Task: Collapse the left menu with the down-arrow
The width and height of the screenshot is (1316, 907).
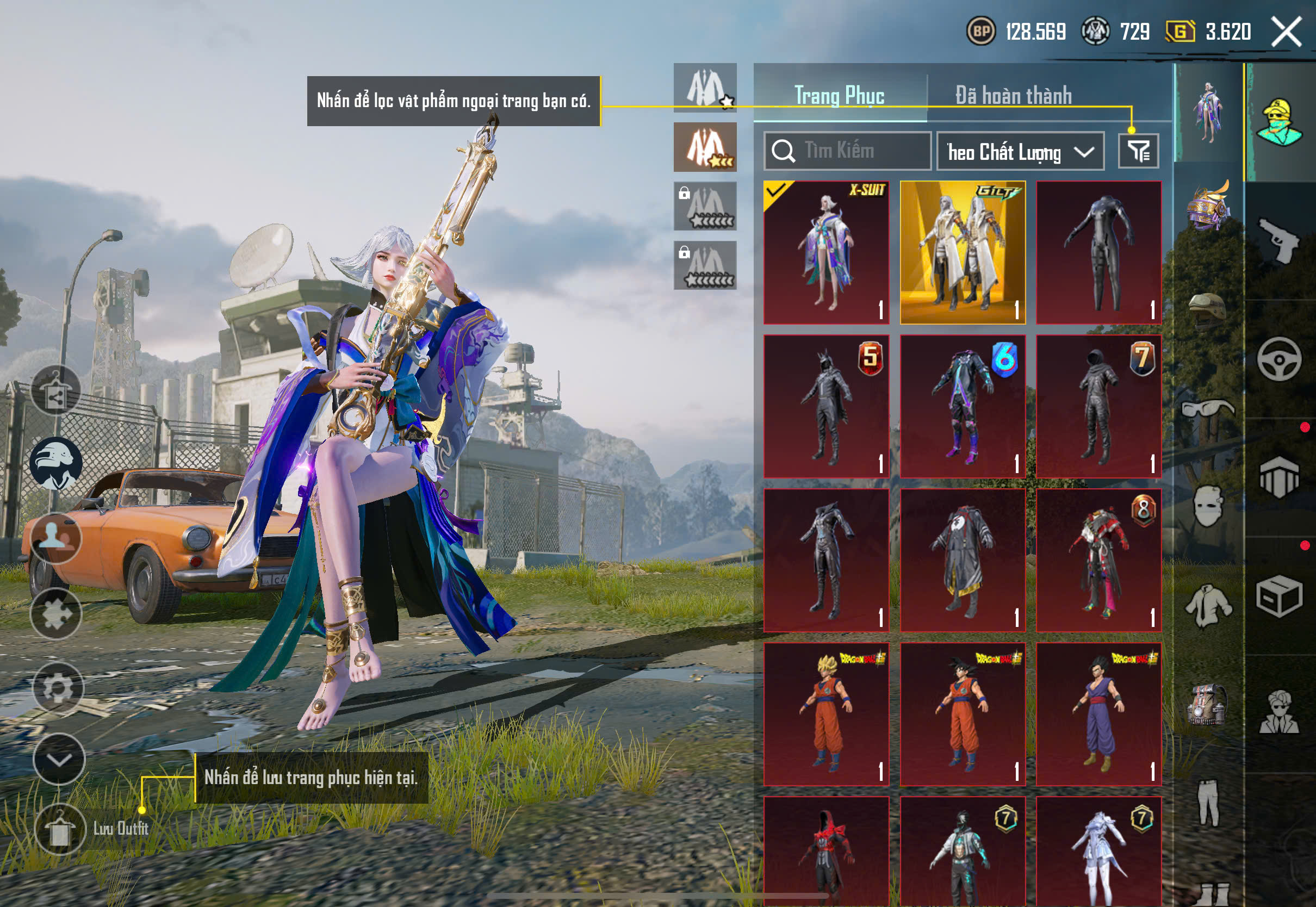Action: coord(59,759)
